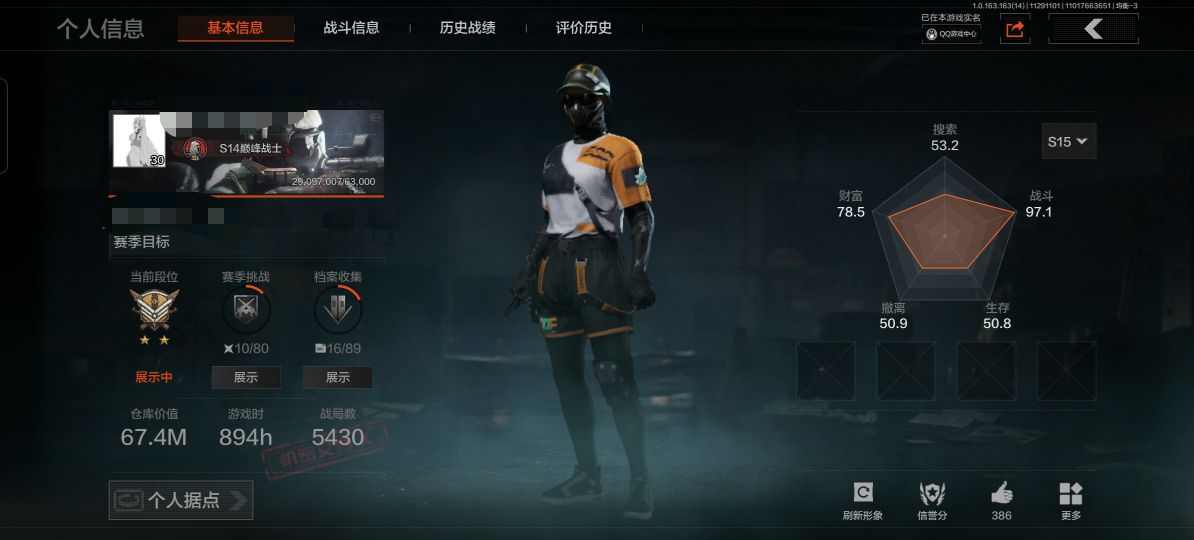Go back with the arrow button
Image resolution: width=1194 pixels, height=540 pixels.
pos(1093,29)
